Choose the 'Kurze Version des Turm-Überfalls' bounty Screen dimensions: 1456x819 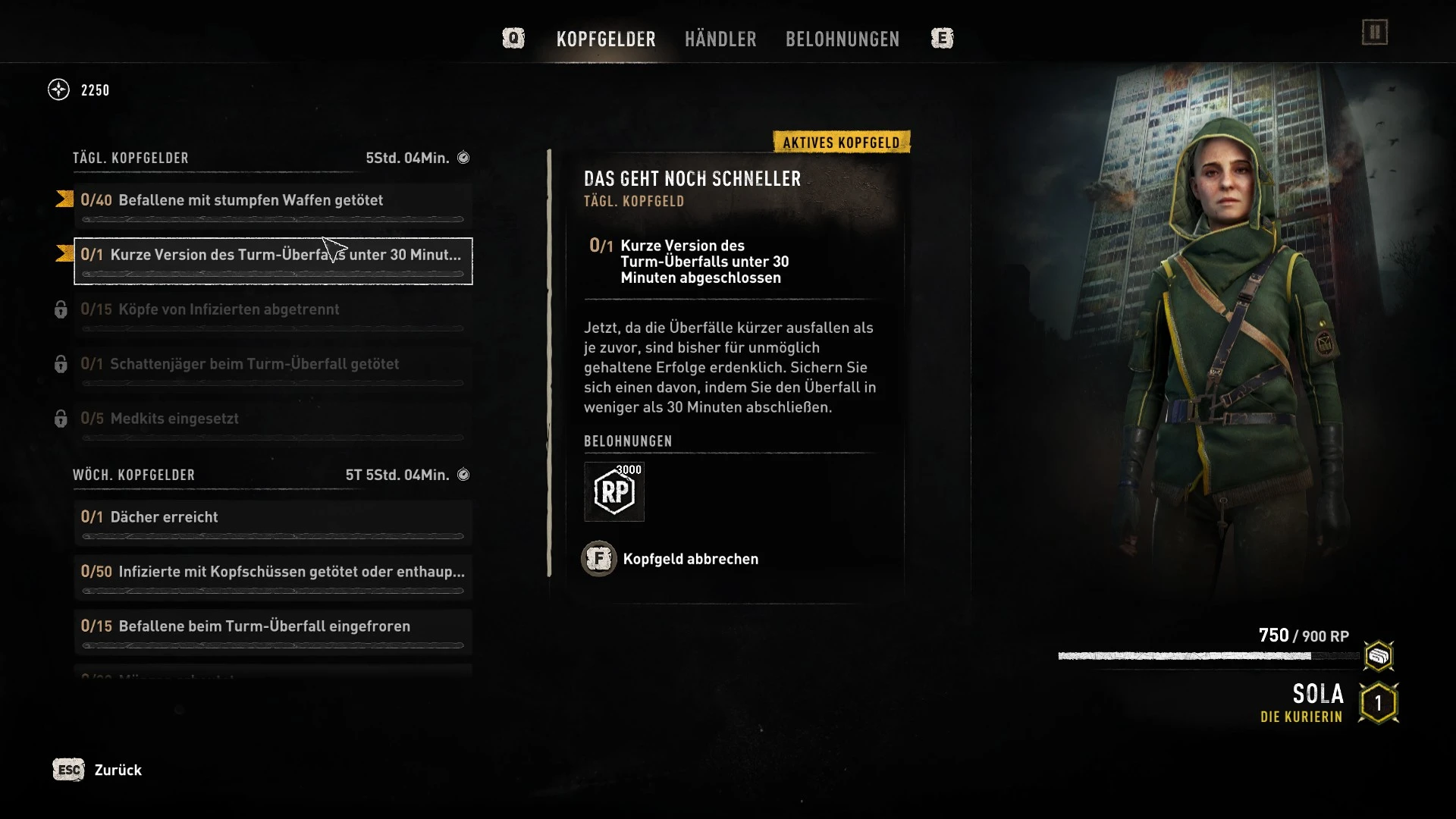click(x=273, y=261)
